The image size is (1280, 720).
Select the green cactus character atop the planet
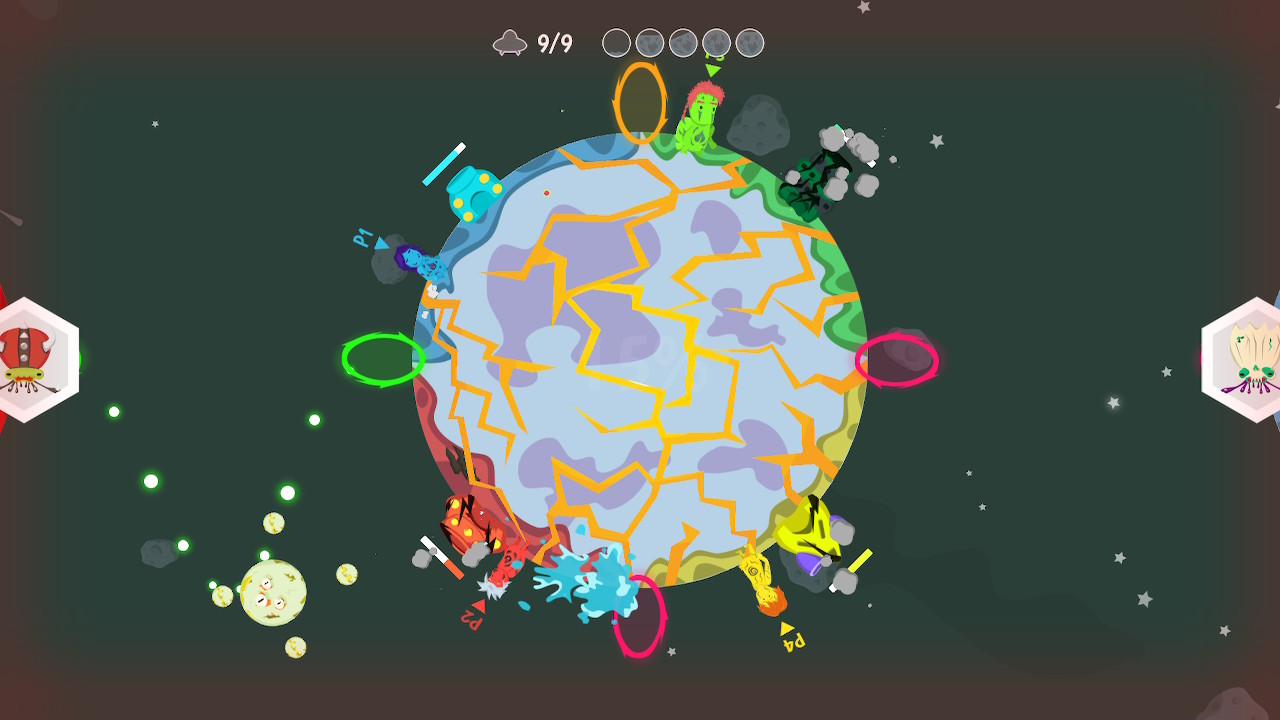(x=703, y=115)
